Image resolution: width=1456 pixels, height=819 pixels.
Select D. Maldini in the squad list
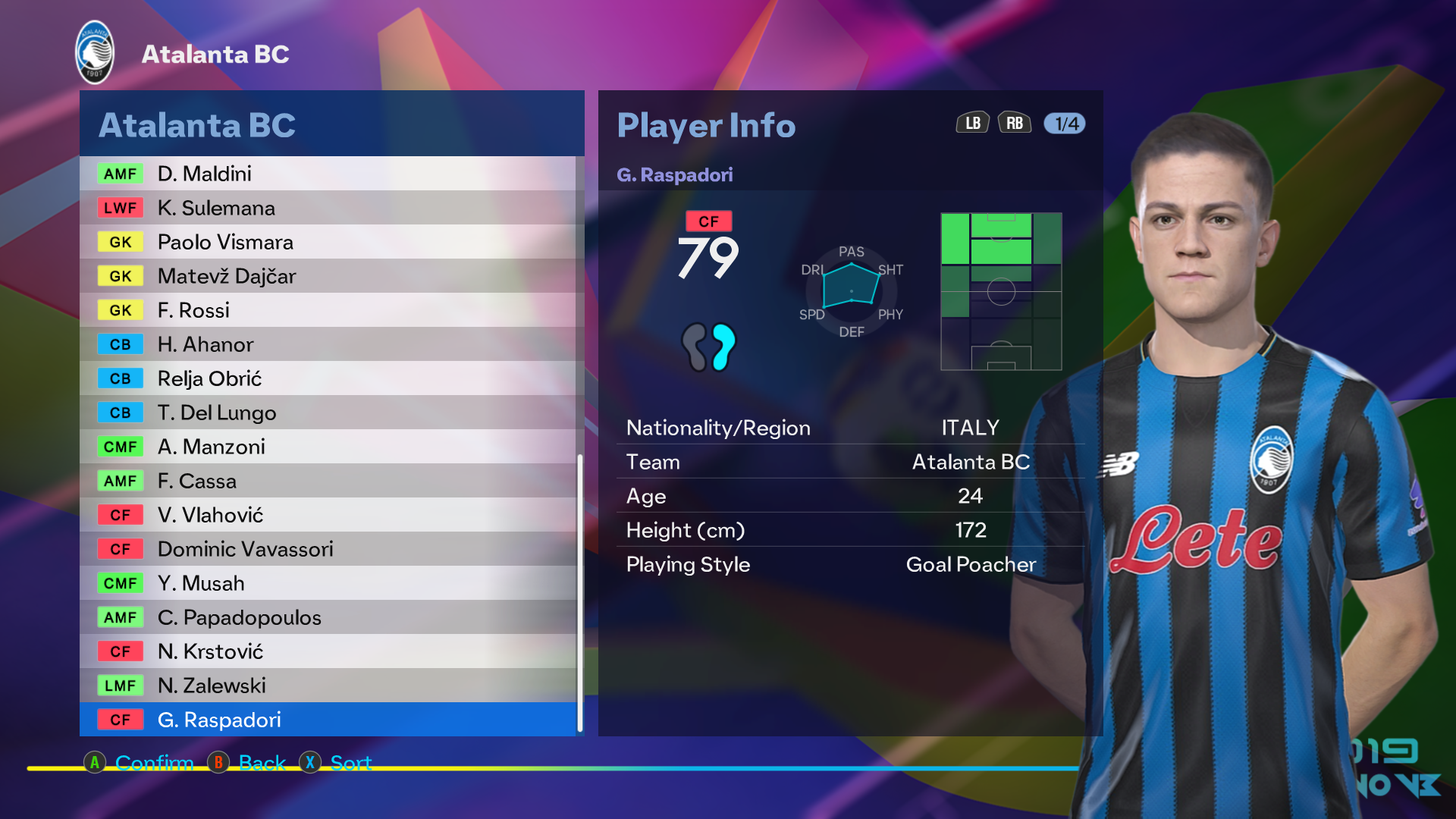point(328,174)
